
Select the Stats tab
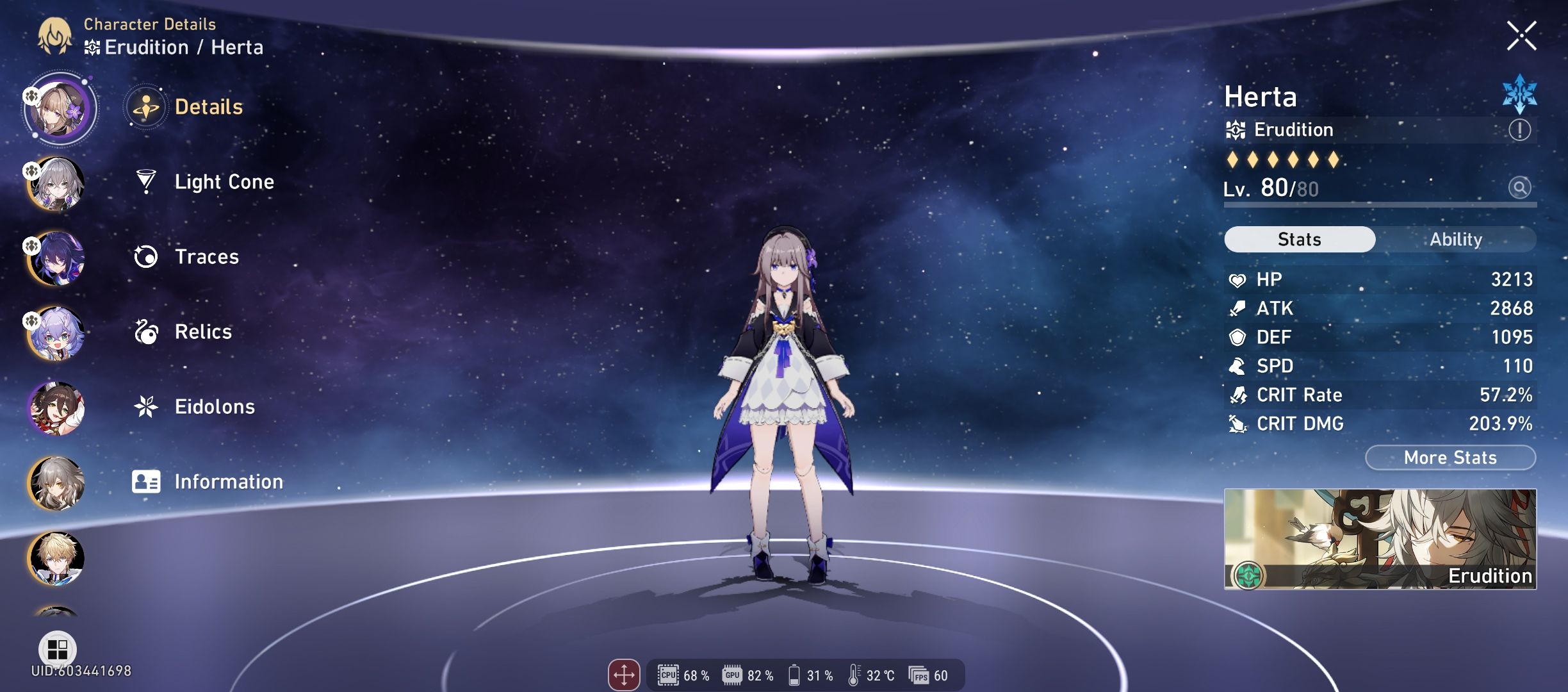tap(1299, 239)
